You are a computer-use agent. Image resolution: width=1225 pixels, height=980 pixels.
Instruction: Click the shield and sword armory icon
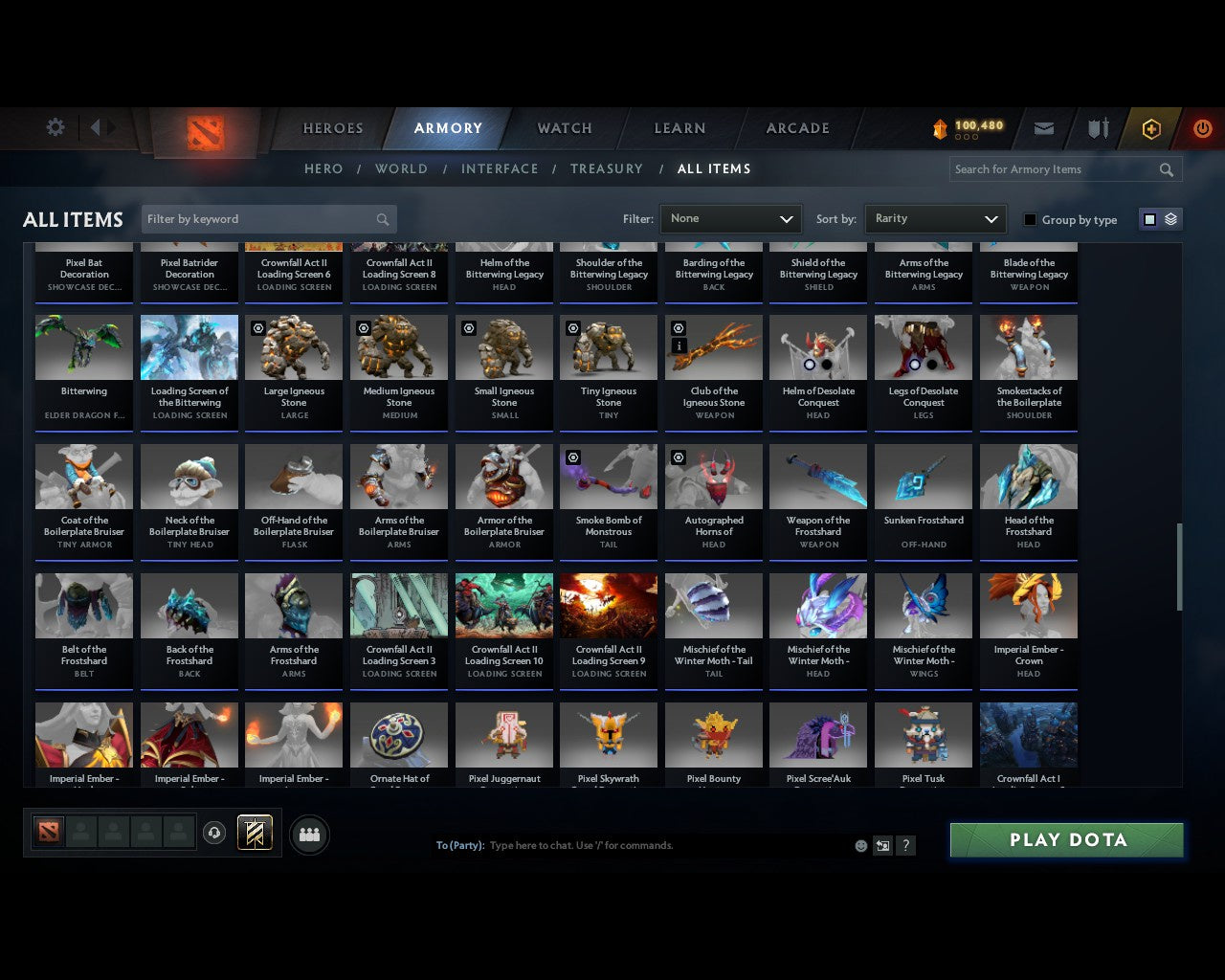coord(1097,127)
